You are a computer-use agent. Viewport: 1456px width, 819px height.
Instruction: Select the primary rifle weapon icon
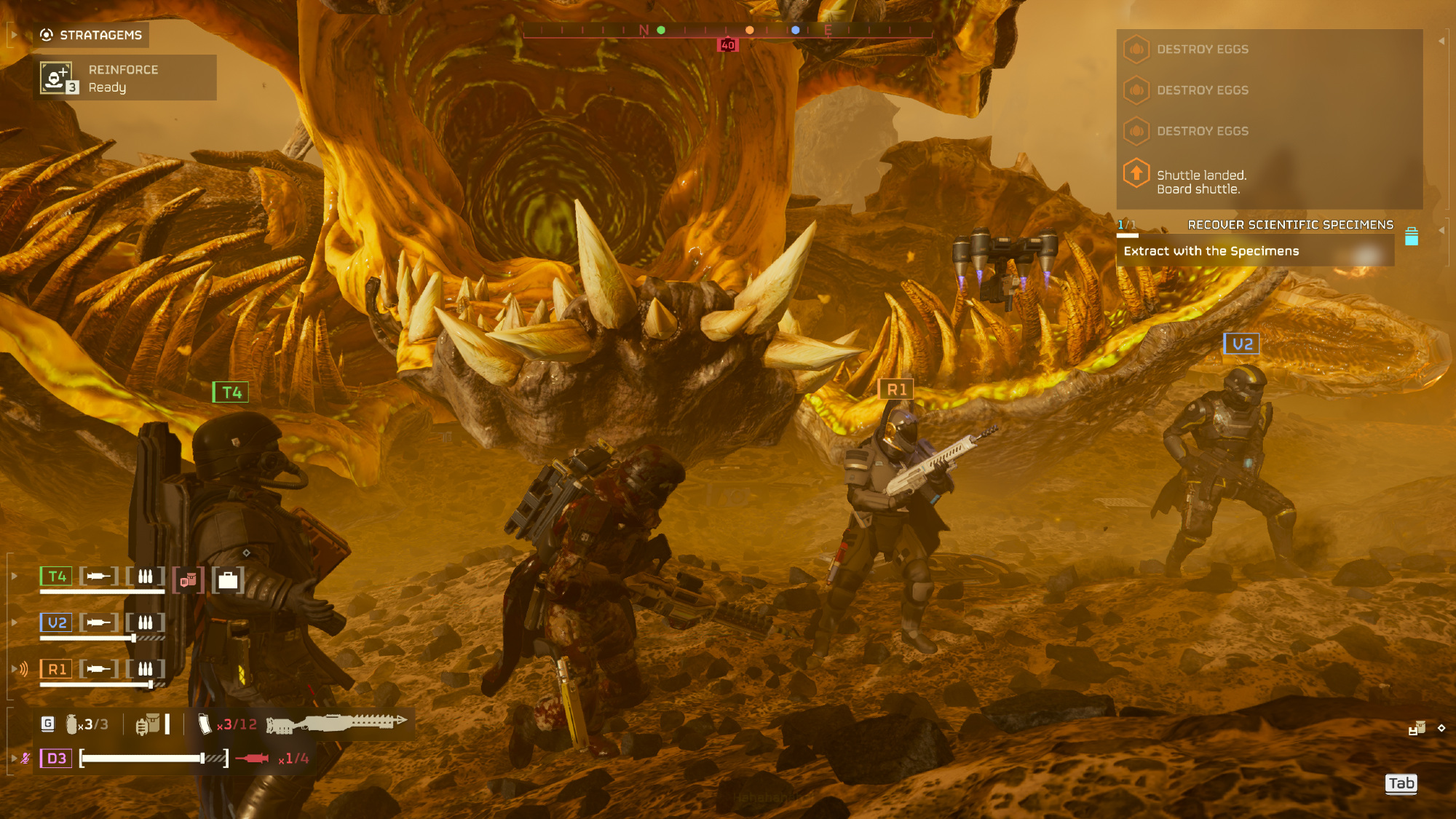[x=336, y=723]
